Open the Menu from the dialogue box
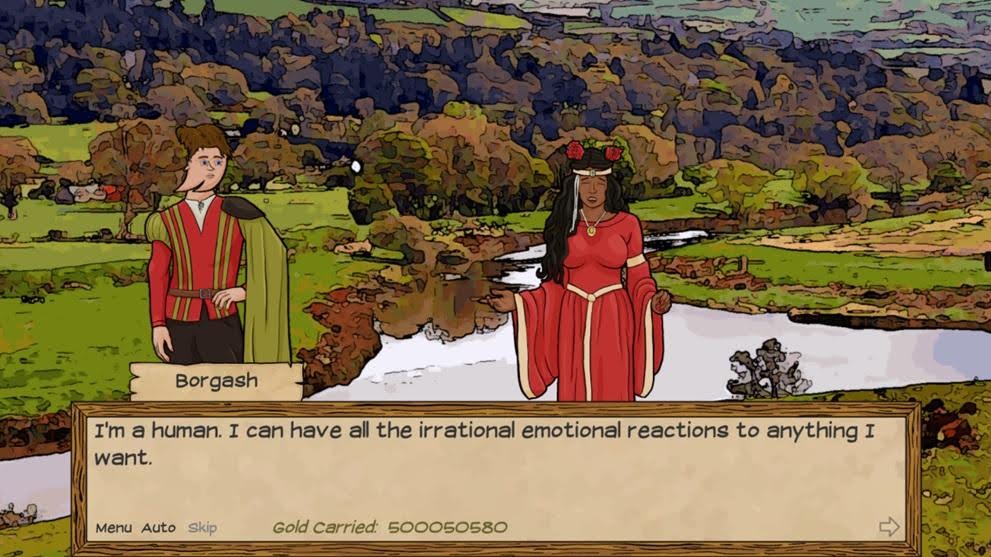 point(113,528)
